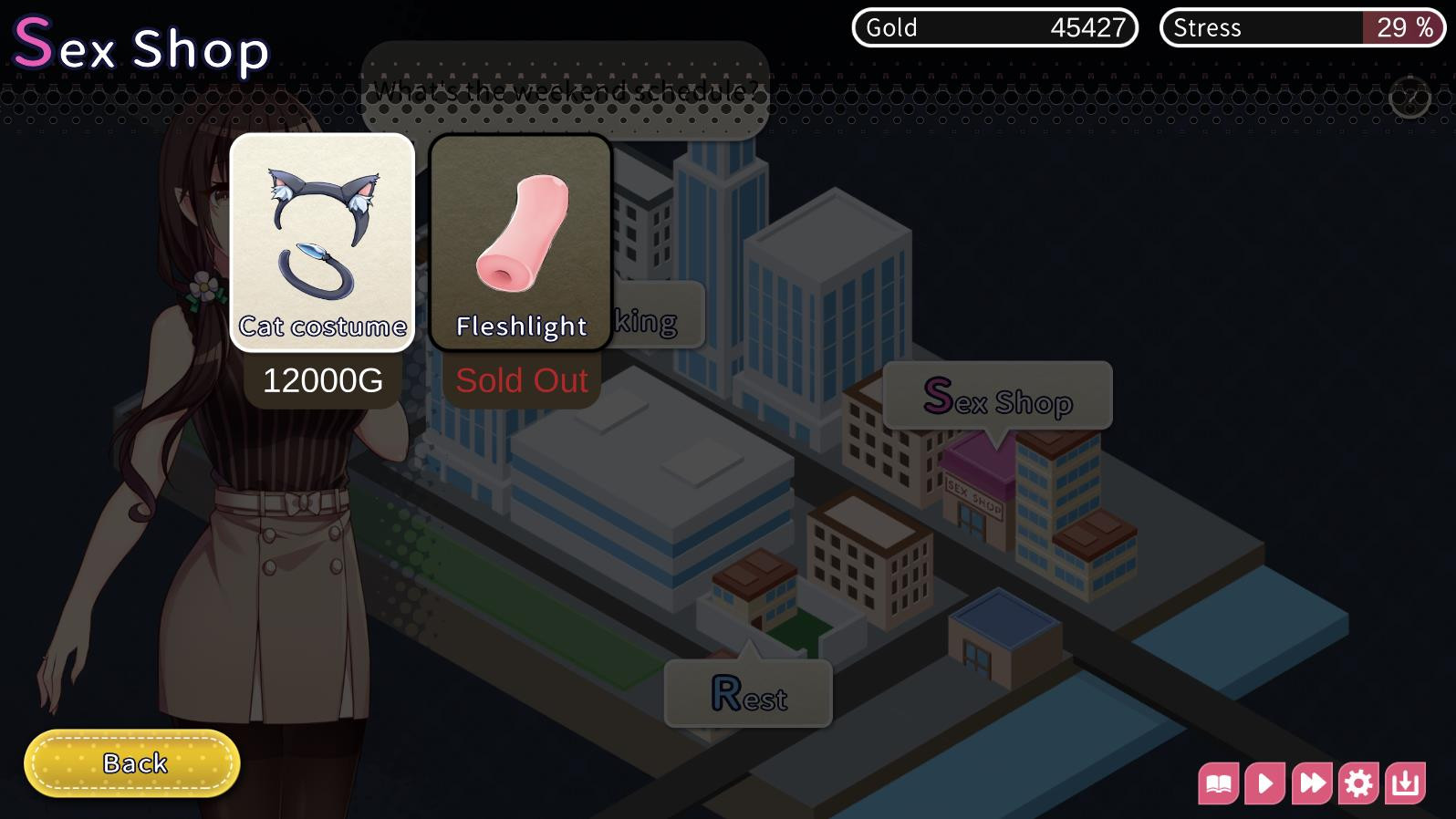
Task: Click the Stress percentage bar
Action: pyautogui.click(x=1299, y=27)
